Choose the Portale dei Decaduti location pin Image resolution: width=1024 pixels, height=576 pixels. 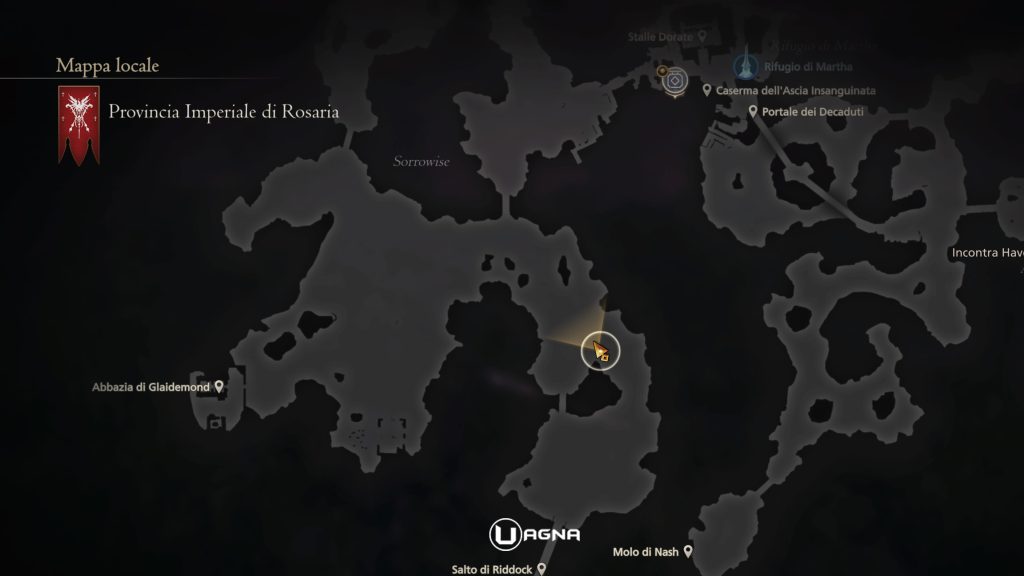pos(753,111)
